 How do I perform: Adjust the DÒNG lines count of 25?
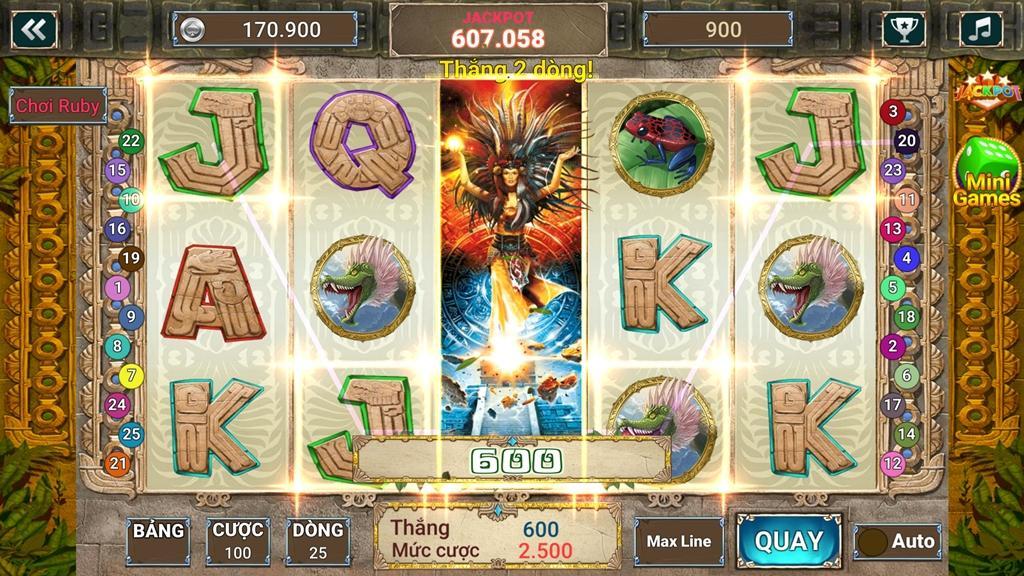tap(318, 541)
